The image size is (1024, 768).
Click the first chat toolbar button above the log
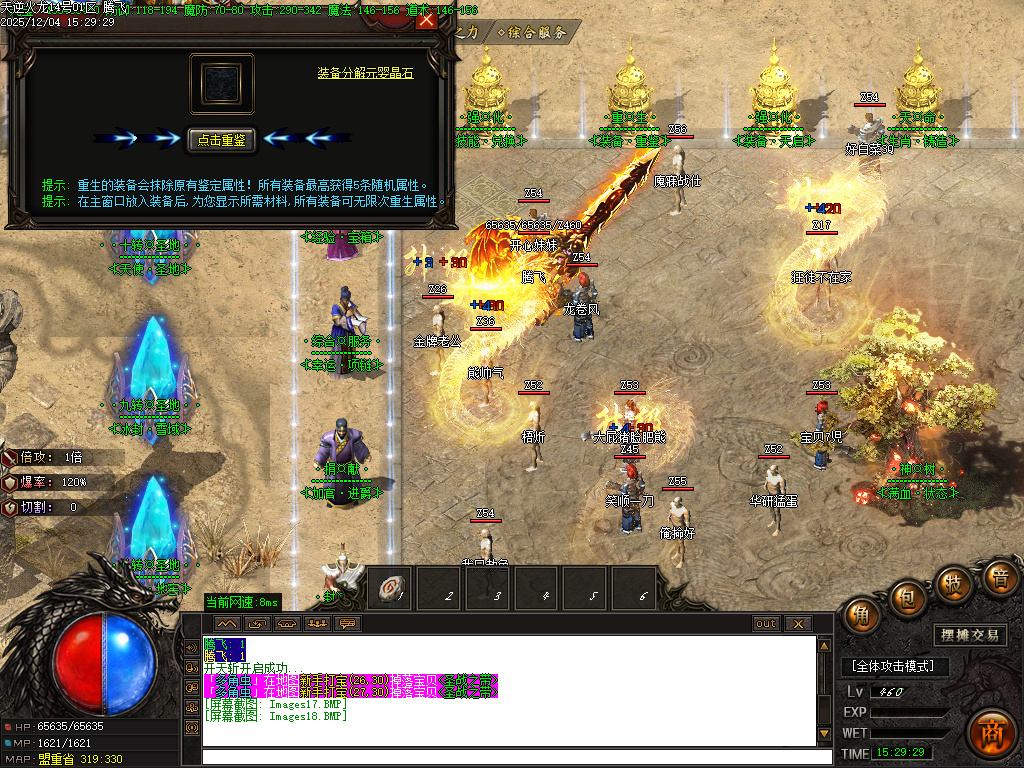click(x=224, y=624)
